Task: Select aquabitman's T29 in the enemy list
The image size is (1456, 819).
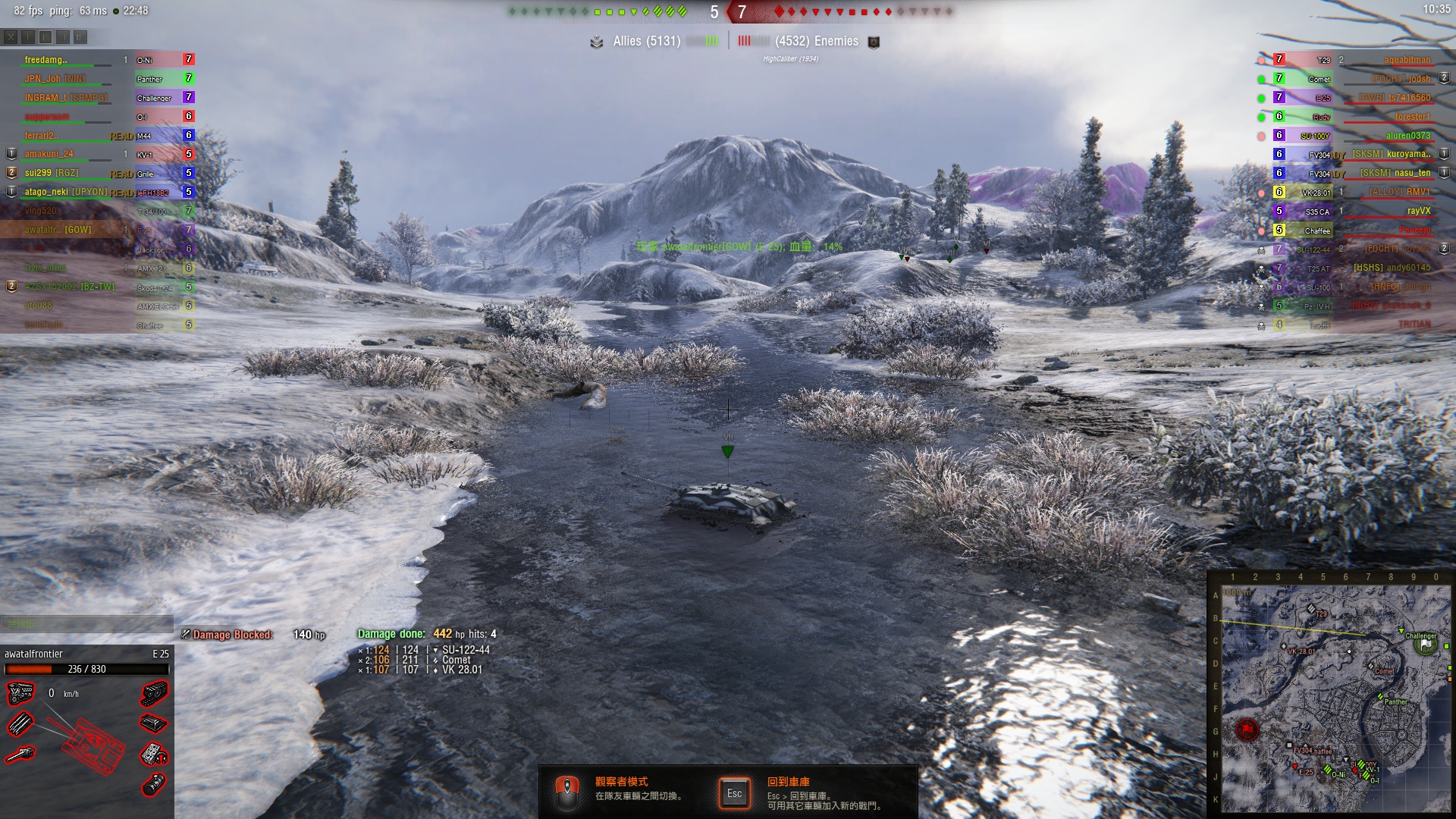Action: (x=1357, y=60)
